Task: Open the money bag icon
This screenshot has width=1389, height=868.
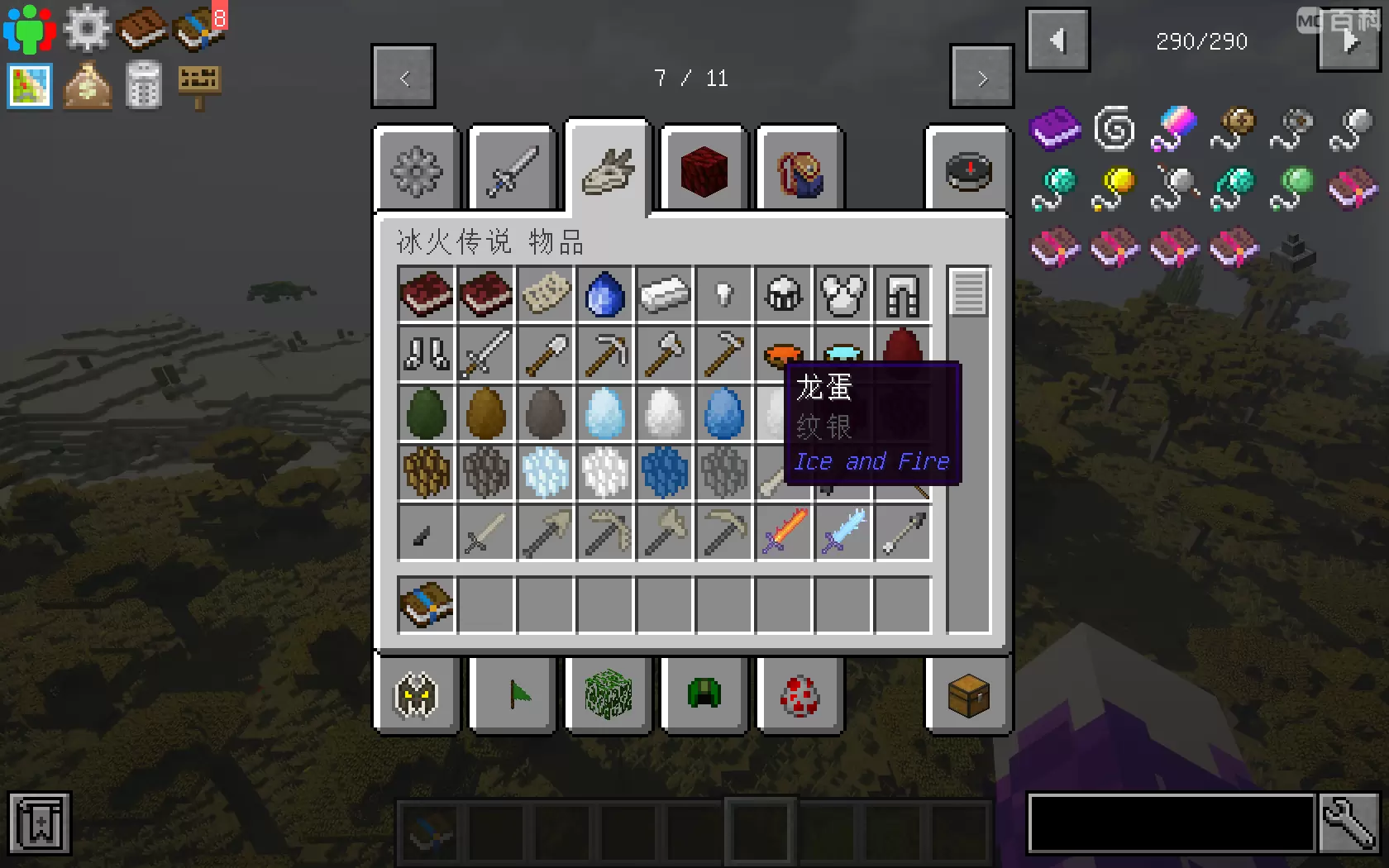Action: click(x=88, y=86)
